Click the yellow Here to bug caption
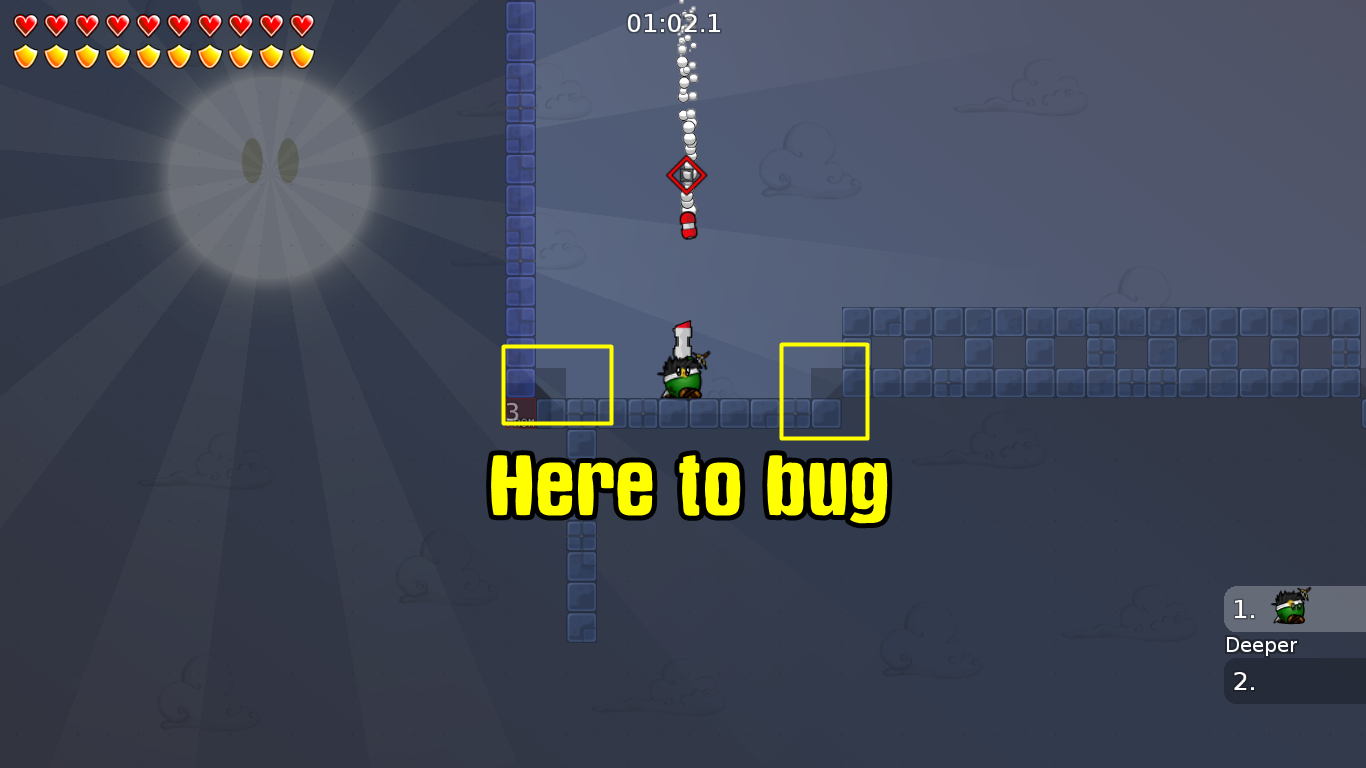The height and width of the screenshot is (768, 1366). click(x=686, y=487)
